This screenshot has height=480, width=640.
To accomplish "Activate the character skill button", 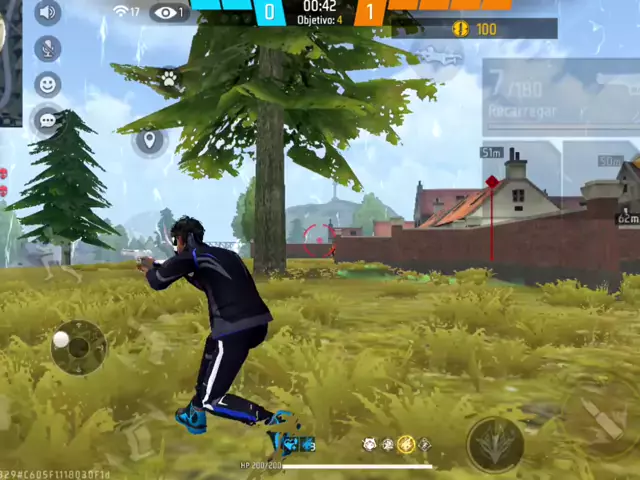I will point(494,442).
